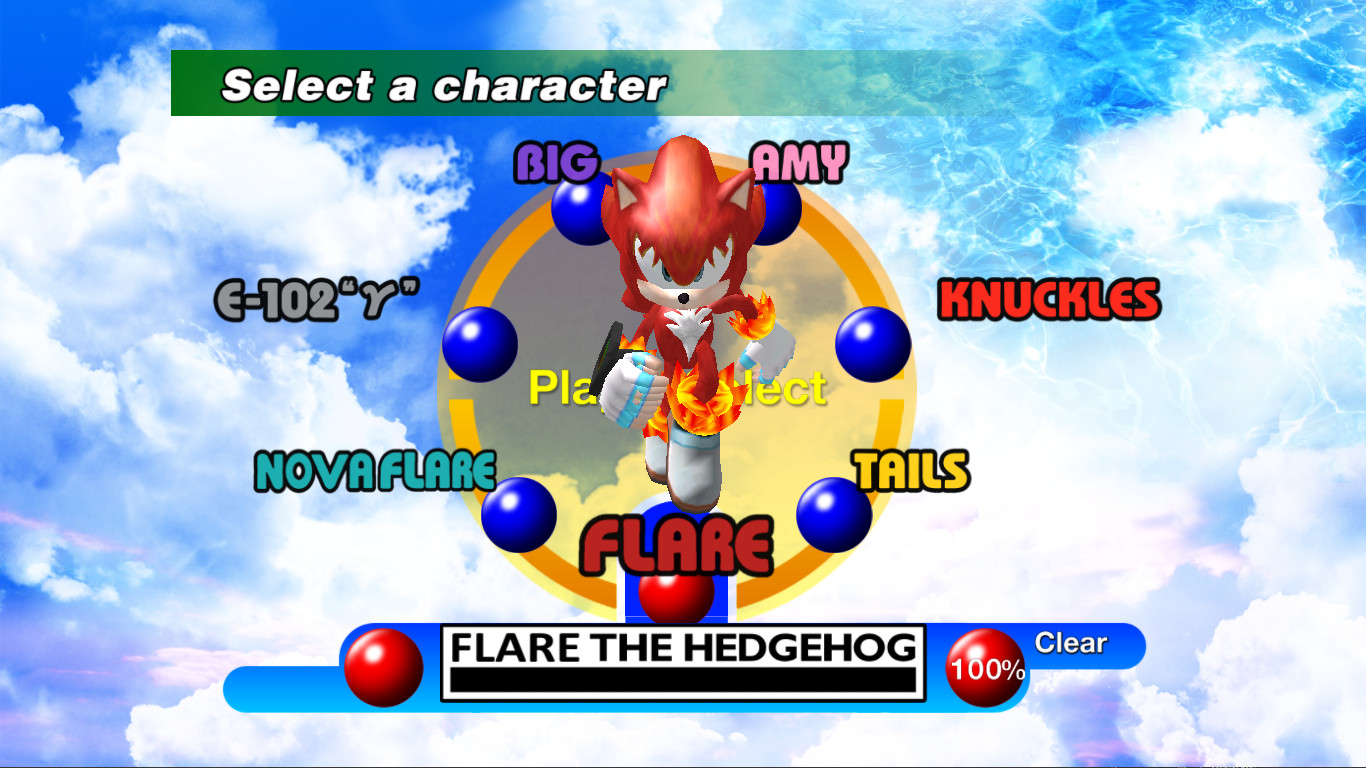Click the Clear button
This screenshot has height=768, width=1366.
tap(1070, 645)
